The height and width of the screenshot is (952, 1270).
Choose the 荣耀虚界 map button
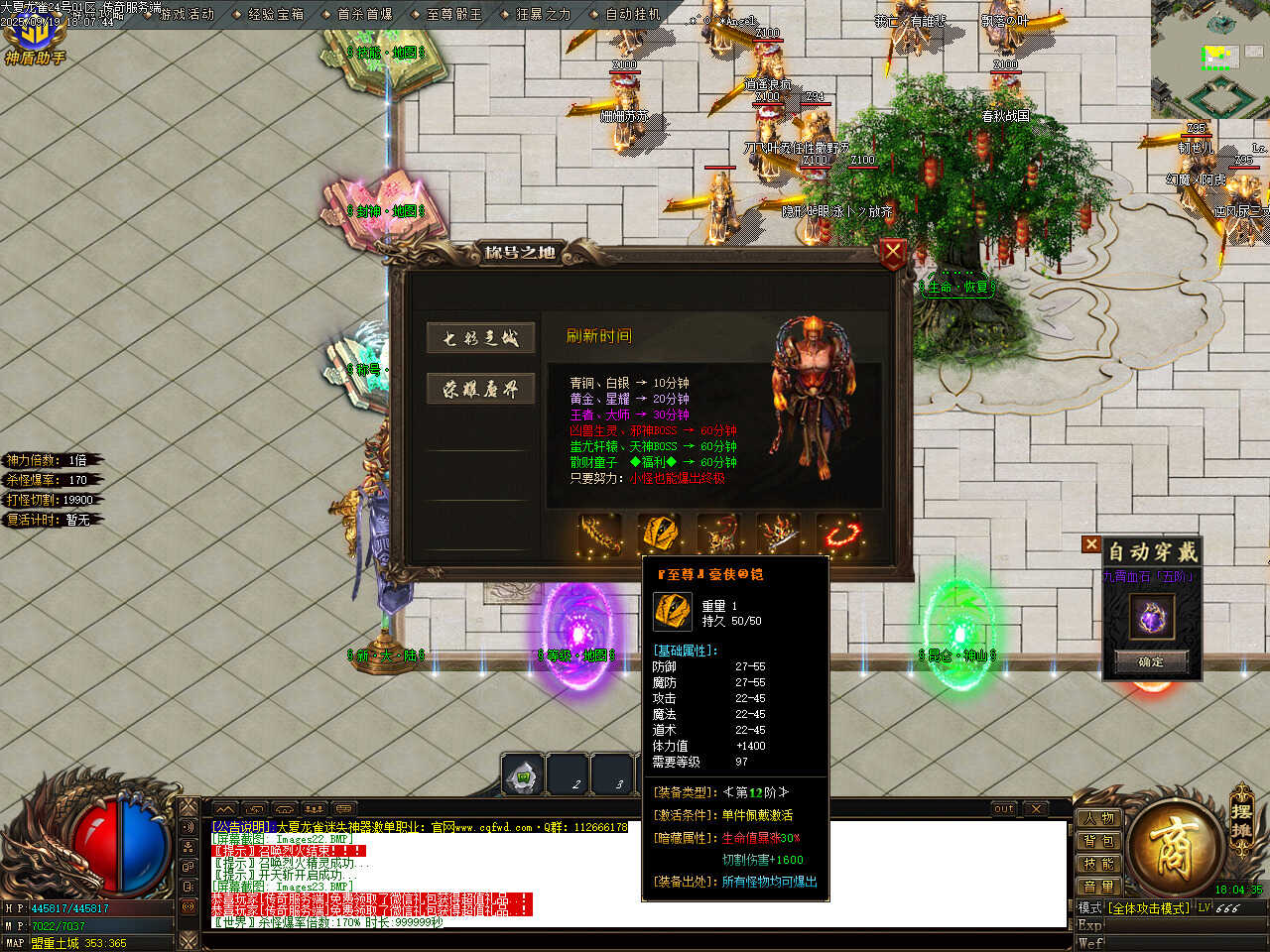[481, 390]
